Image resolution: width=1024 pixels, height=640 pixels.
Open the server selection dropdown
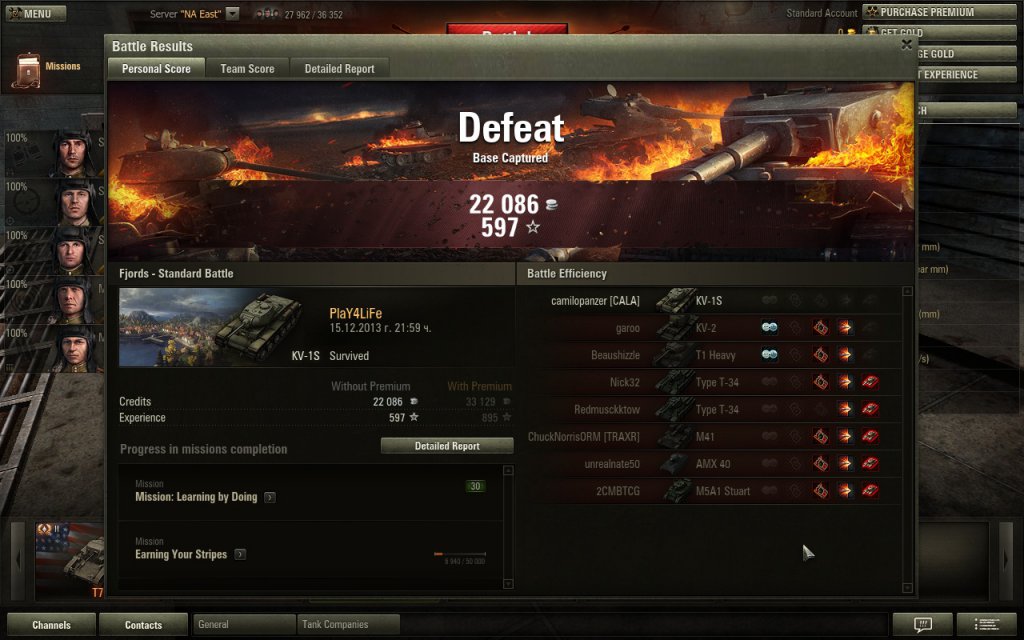[x=232, y=14]
